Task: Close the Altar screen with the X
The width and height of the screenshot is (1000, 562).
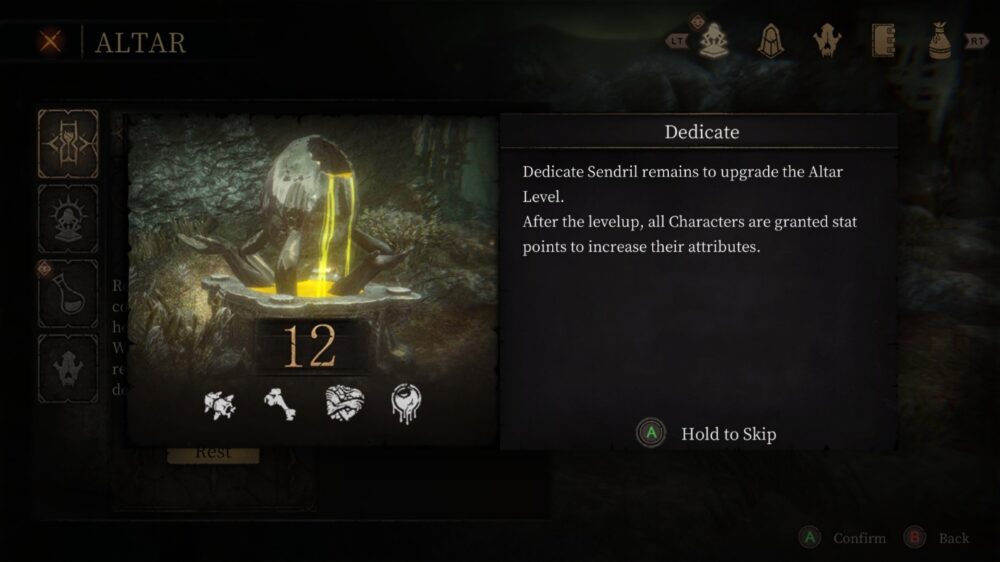Action: point(51,42)
